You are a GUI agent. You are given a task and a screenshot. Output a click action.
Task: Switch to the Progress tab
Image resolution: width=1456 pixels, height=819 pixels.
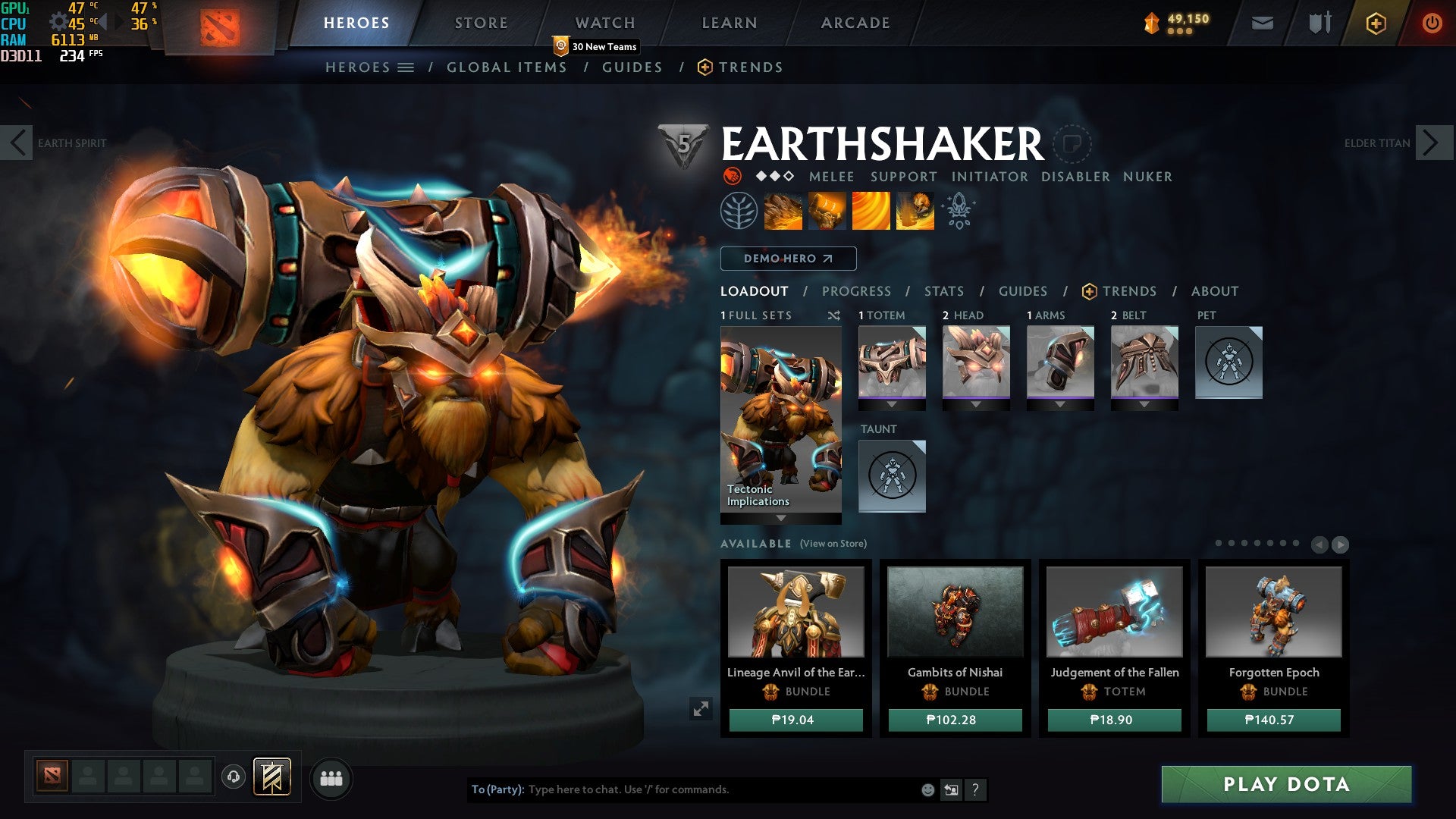pyautogui.click(x=856, y=290)
